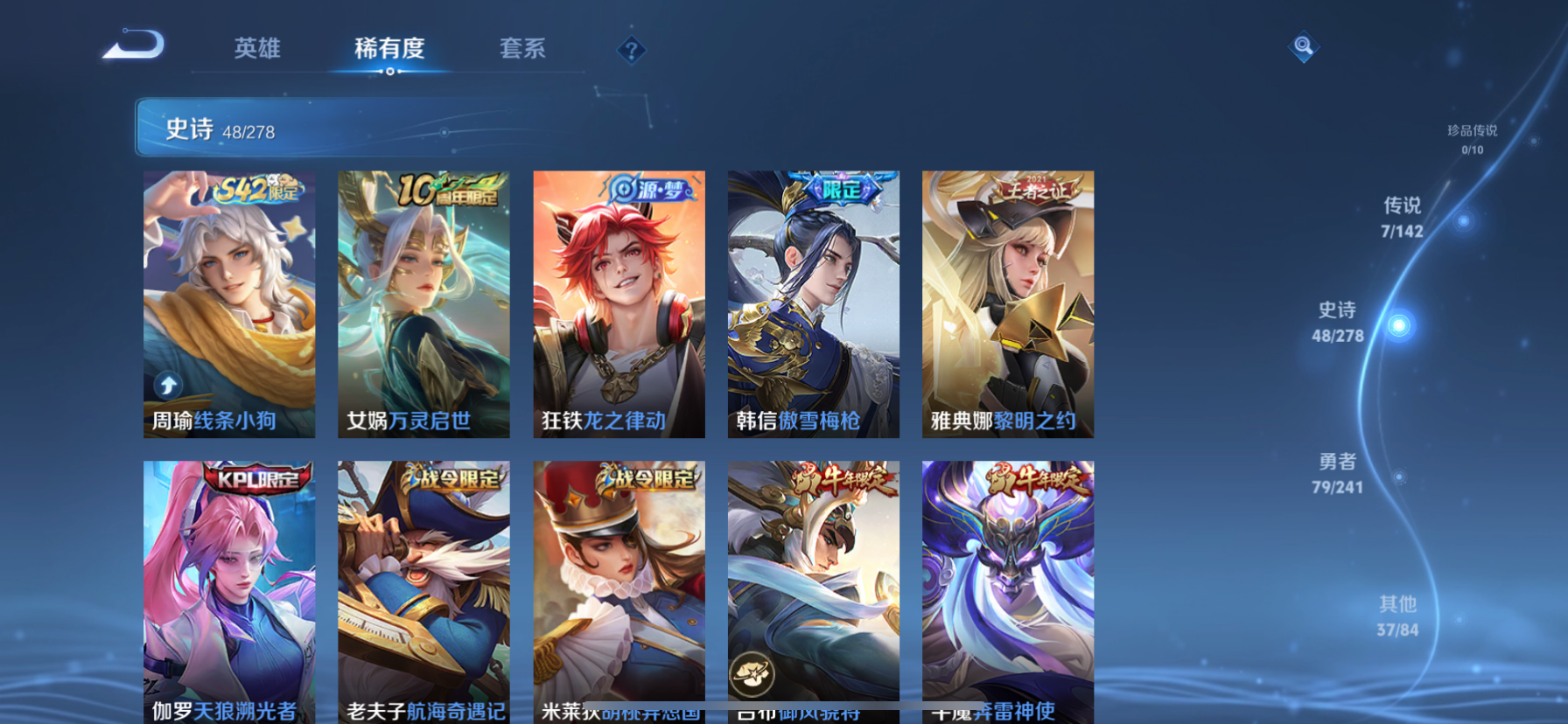The height and width of the screenshot is (724, 1568).
Task: Open skin search with the magnifier icon
Action: [1303, 46]
